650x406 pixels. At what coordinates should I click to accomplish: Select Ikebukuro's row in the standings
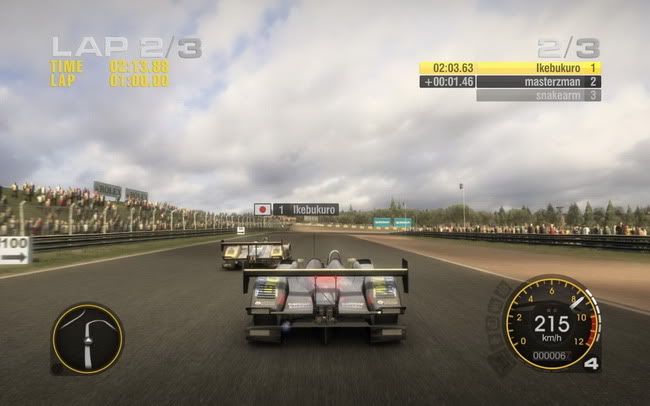[510, 68]
